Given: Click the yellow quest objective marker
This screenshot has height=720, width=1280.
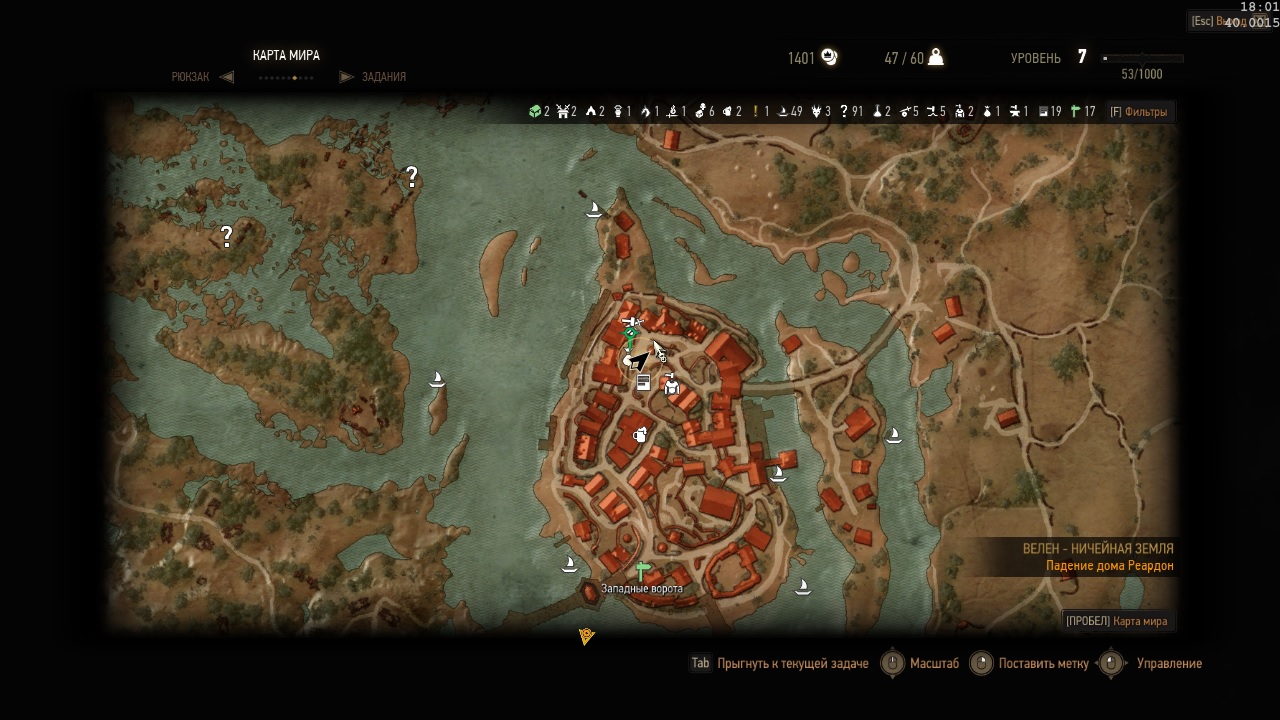Looking at the screenshot, I should pyautogui.click(x=587, y=636).
